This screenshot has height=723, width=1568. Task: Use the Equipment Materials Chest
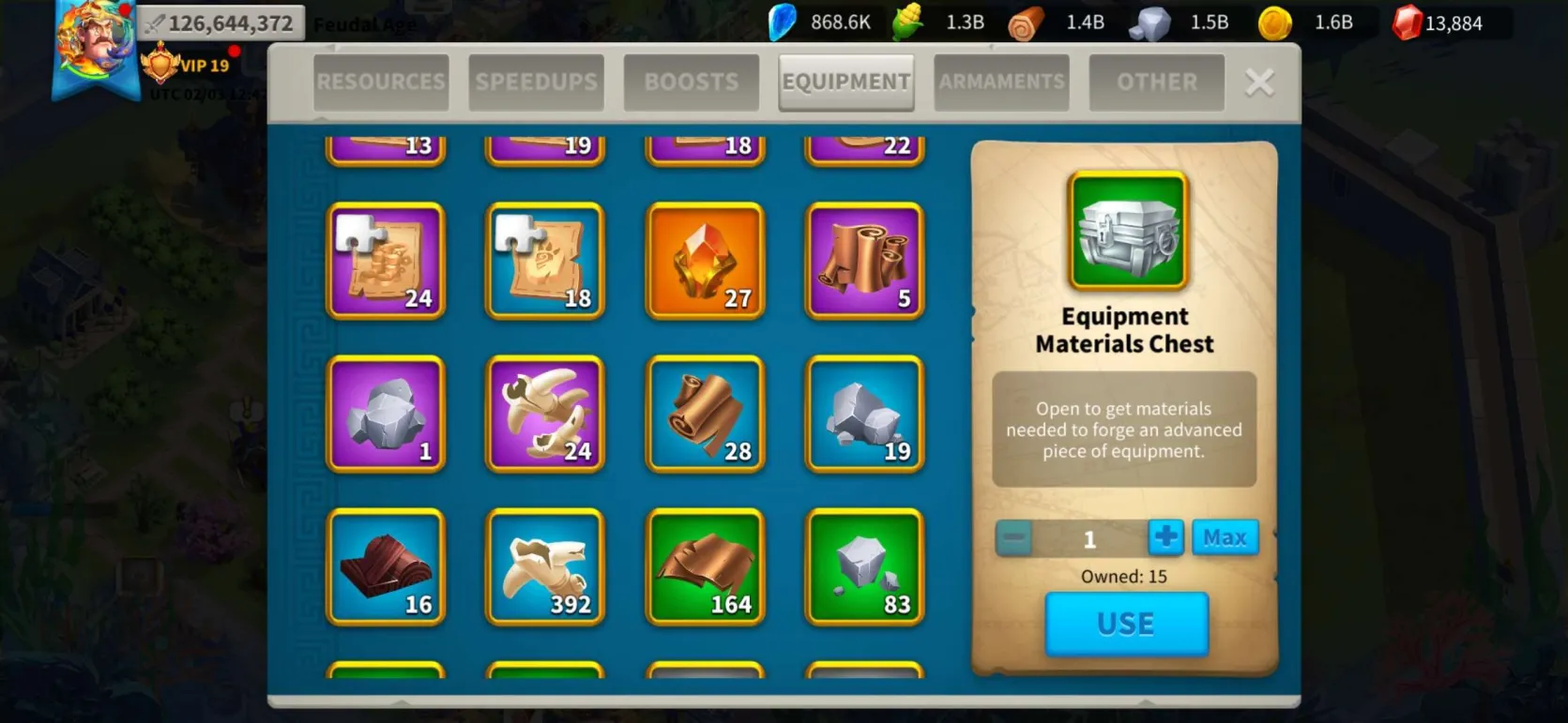coord(1126,624)
